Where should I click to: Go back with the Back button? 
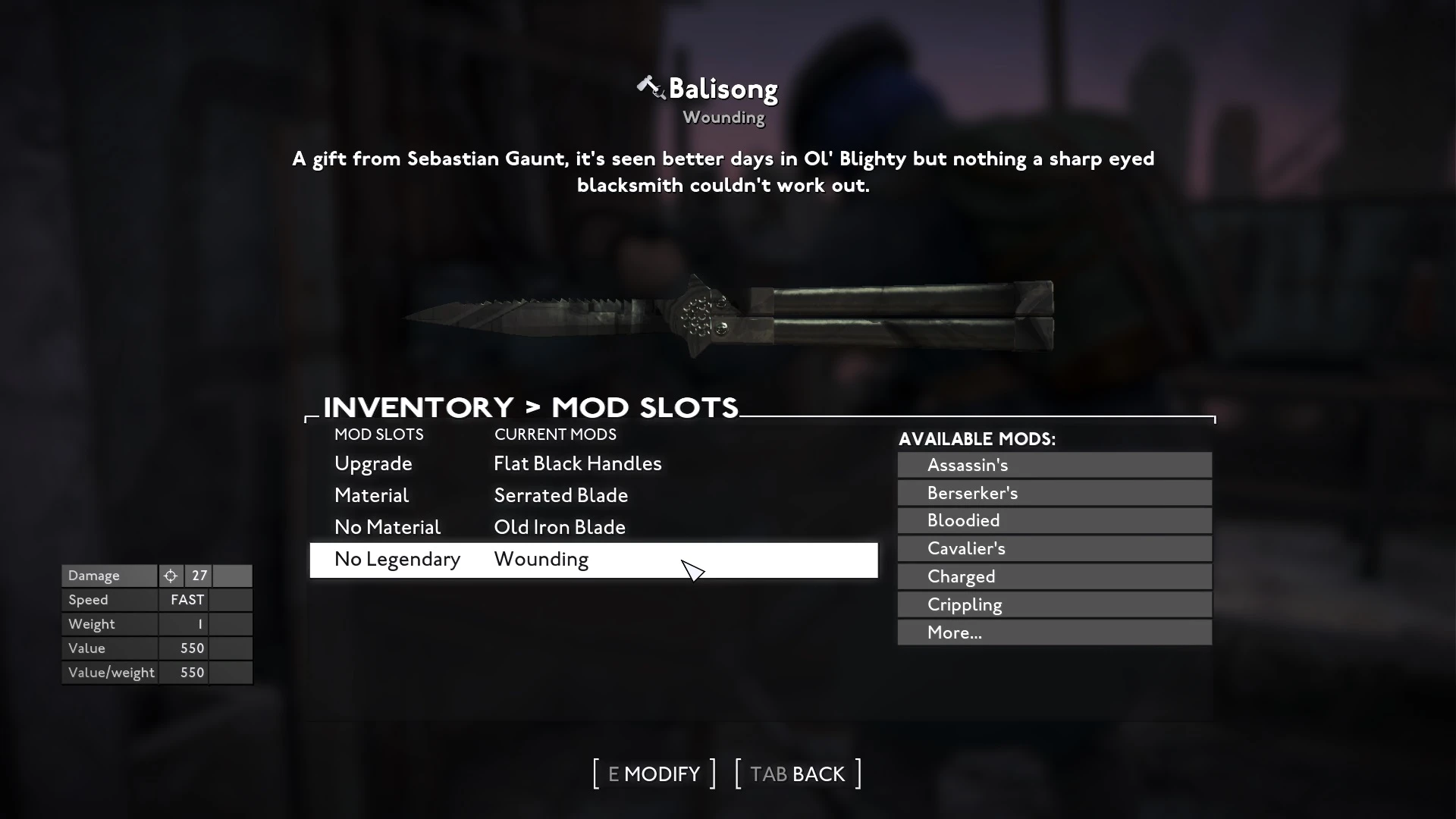click(x=798, y=774)
